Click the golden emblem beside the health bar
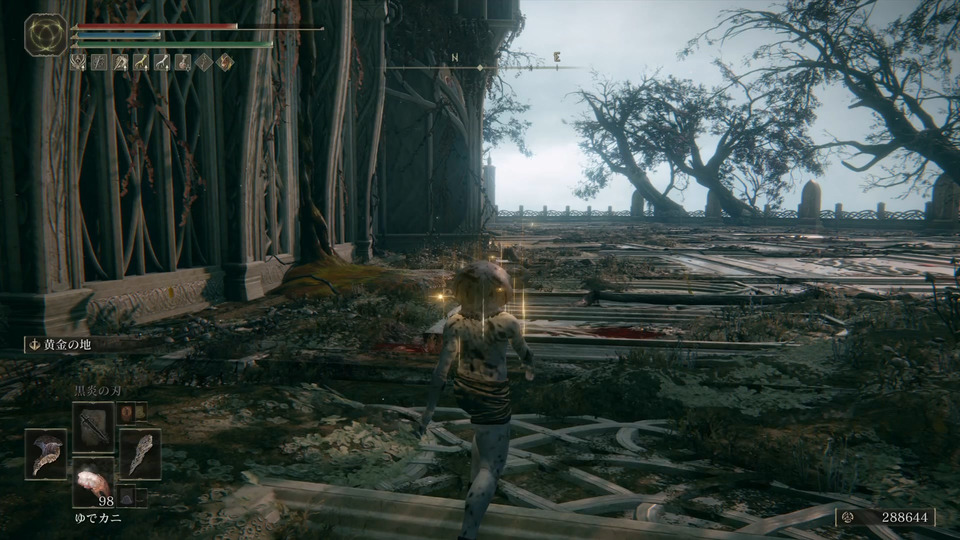 pos(46,34)
